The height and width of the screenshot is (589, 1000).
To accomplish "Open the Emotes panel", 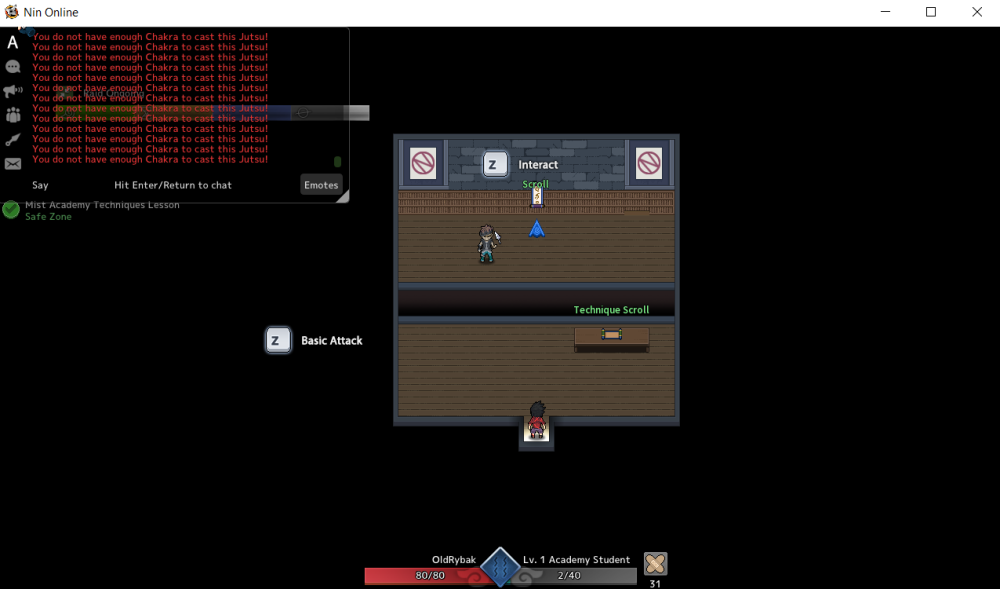I will (x=321, y=185).
